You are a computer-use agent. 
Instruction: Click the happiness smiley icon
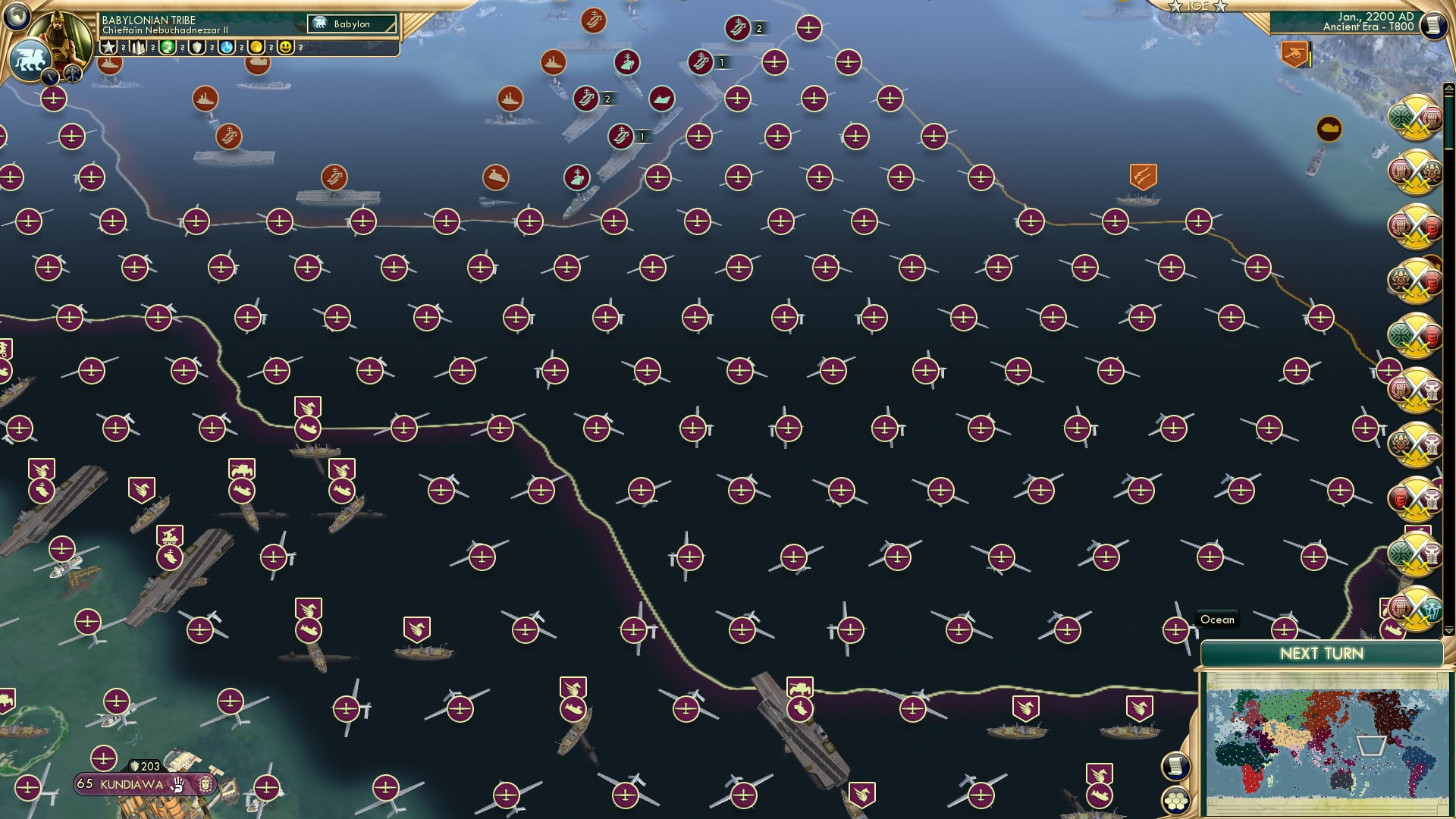click(x=284, y=47)
